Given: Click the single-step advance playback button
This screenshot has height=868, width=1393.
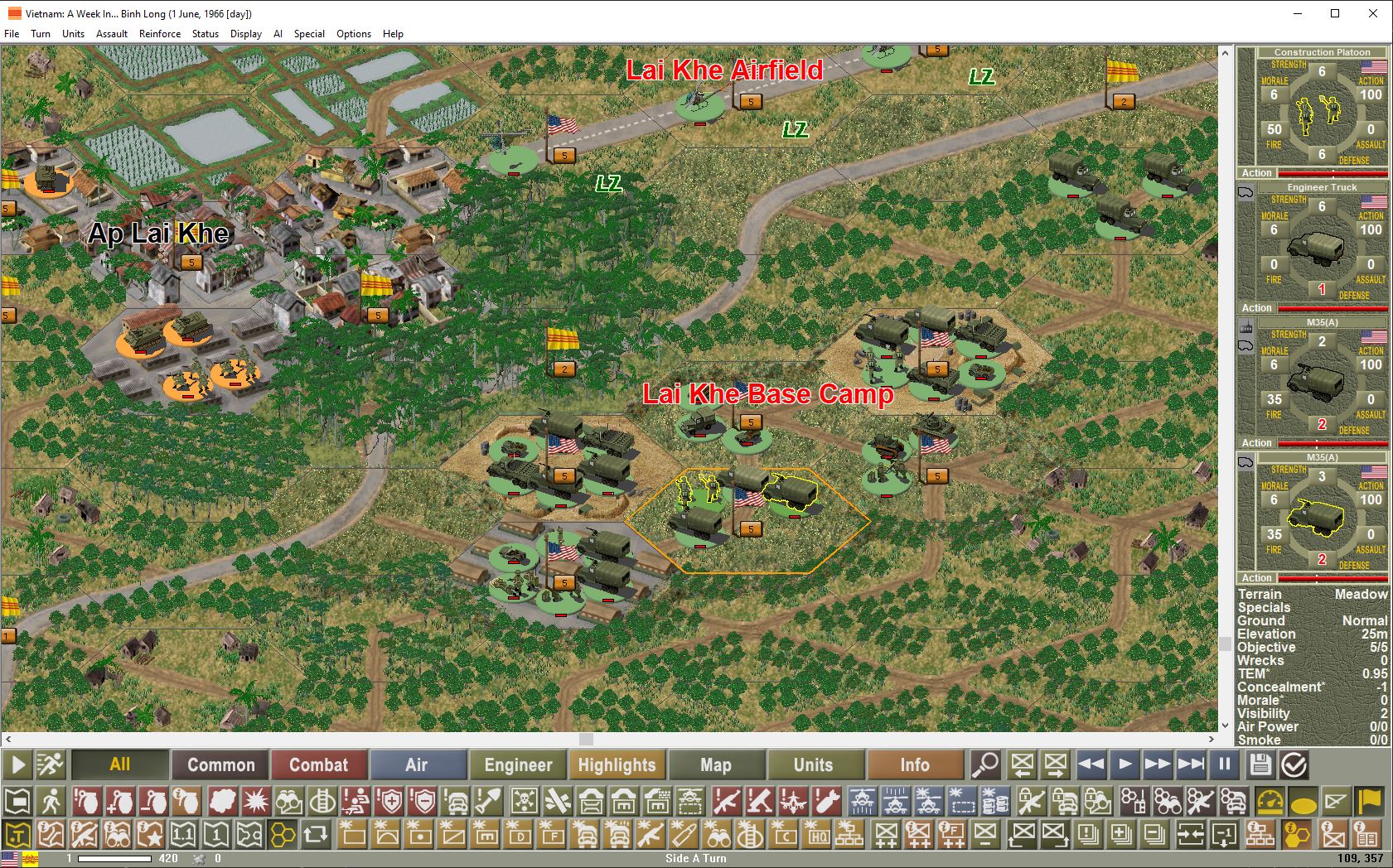Looking at the screenshot, I should 1125,764.
